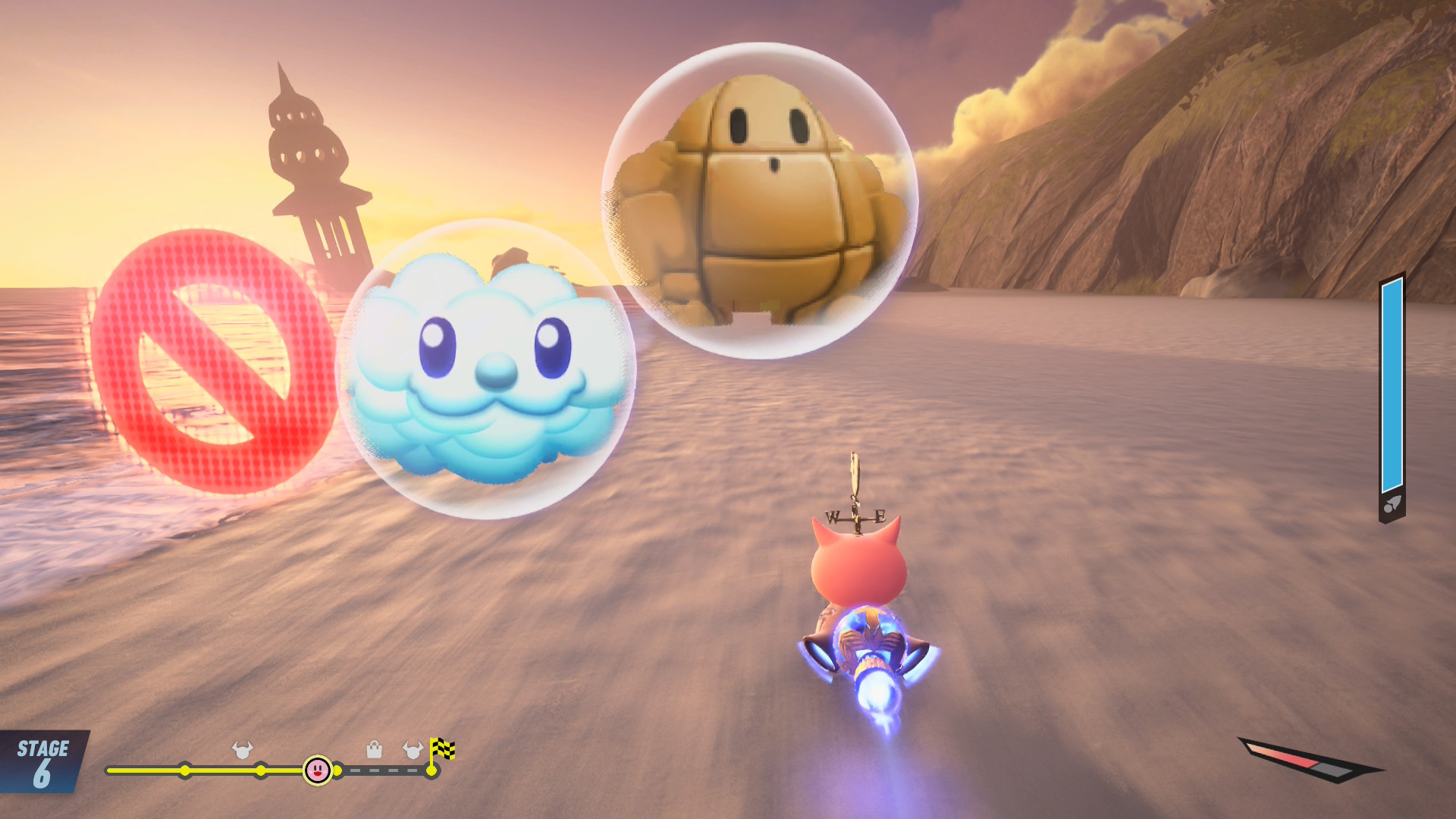Select the tan rock golem bubble
Screen dimensions: 1456x819
[x=759, y=201]
